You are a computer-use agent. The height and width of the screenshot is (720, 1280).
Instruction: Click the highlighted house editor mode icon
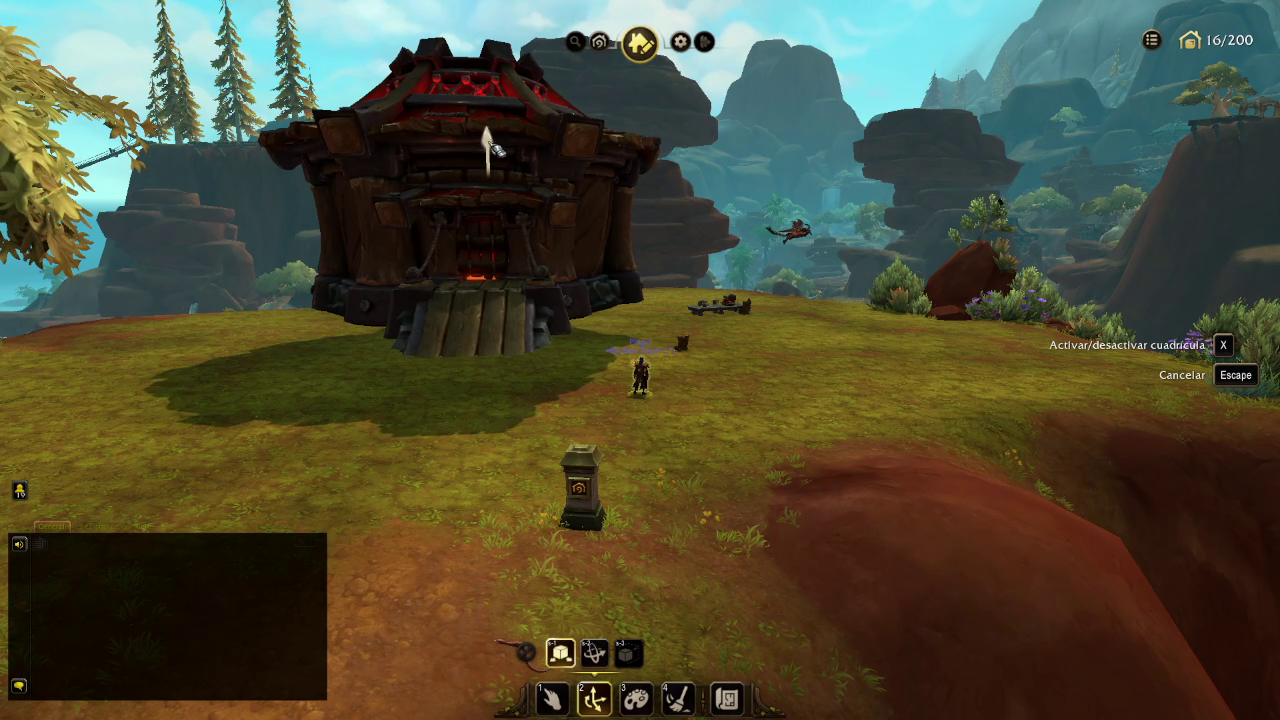click(640, 43)
